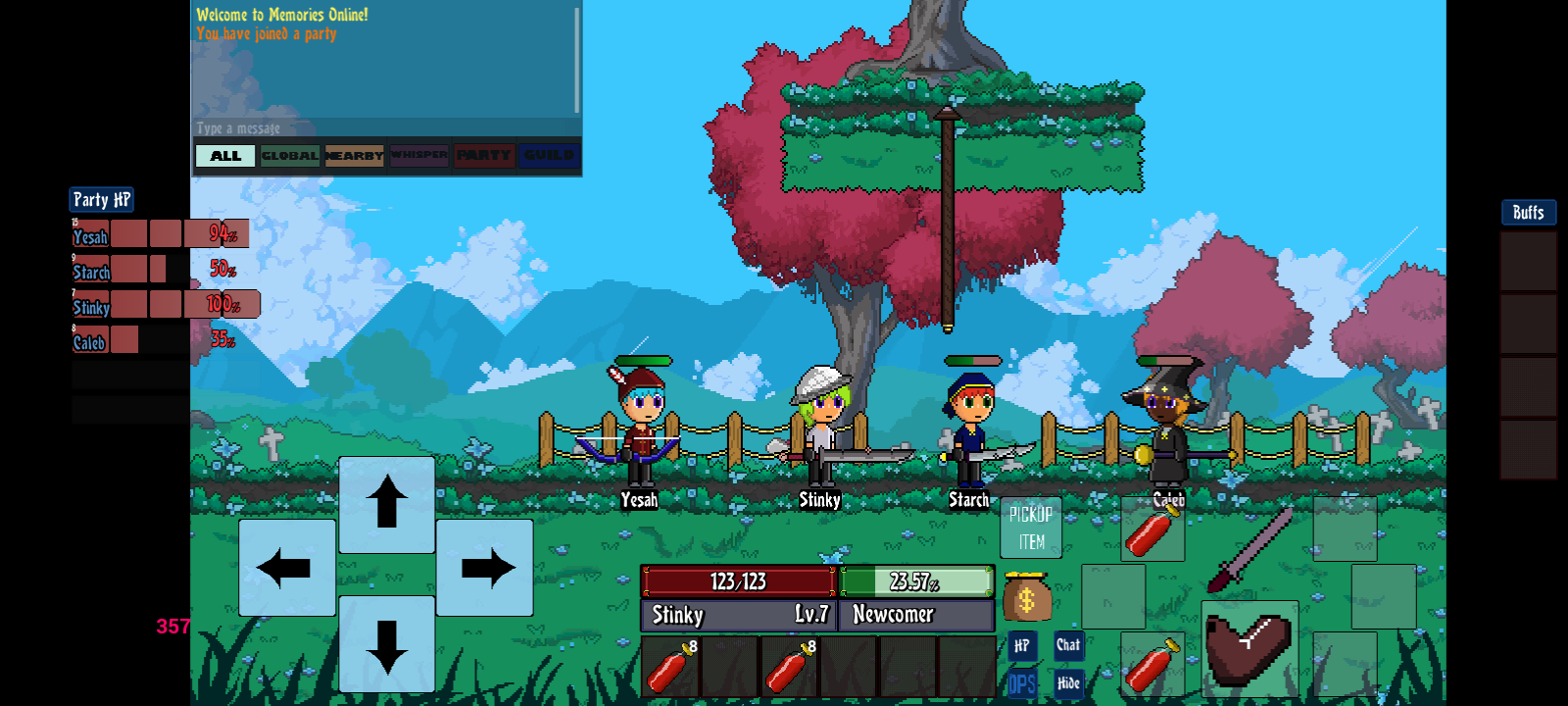Choose the Guild chat tab
The image size is (1568, 706).
click(x=549, y=156)
